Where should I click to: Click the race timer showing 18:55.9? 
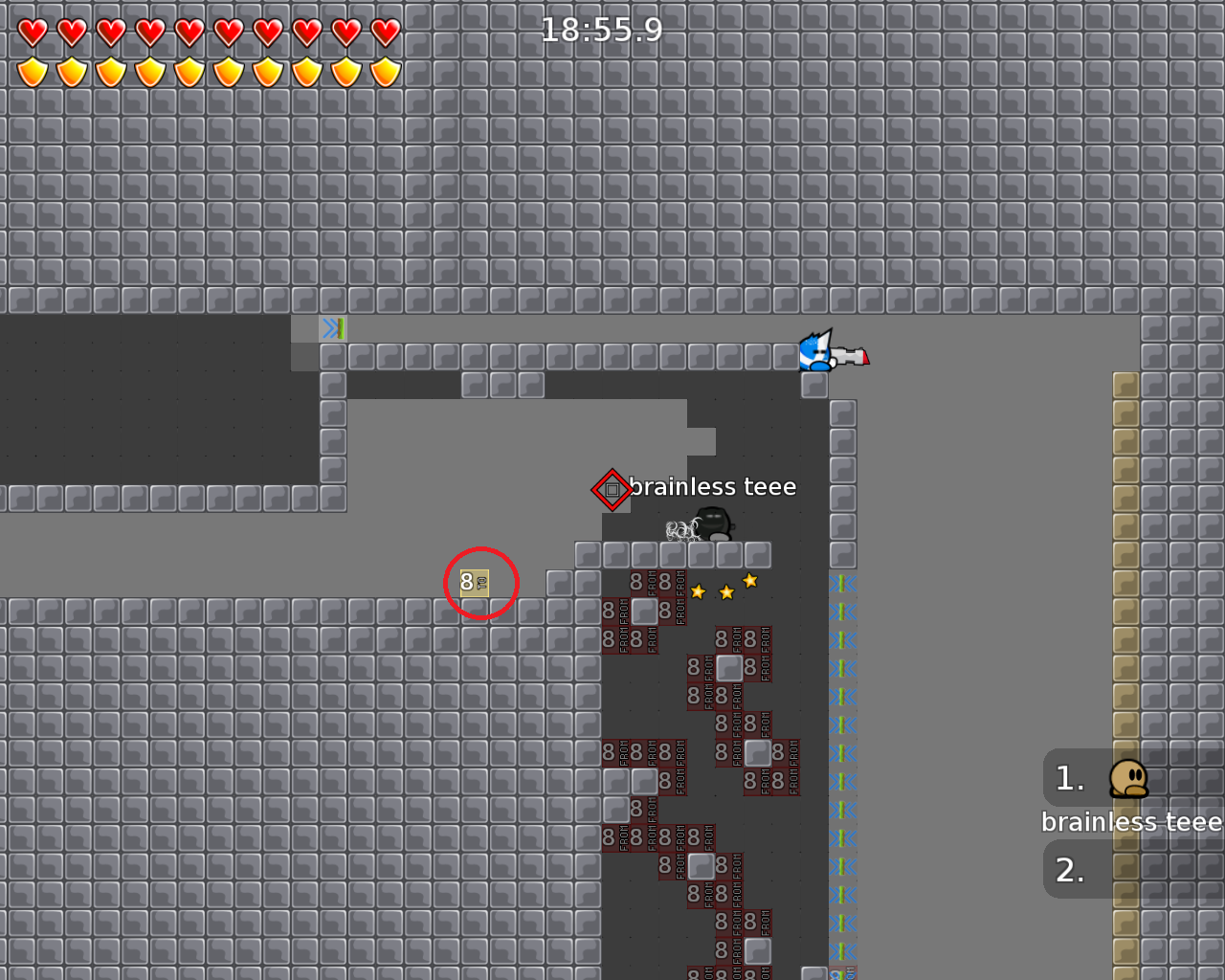click(601, 30)
